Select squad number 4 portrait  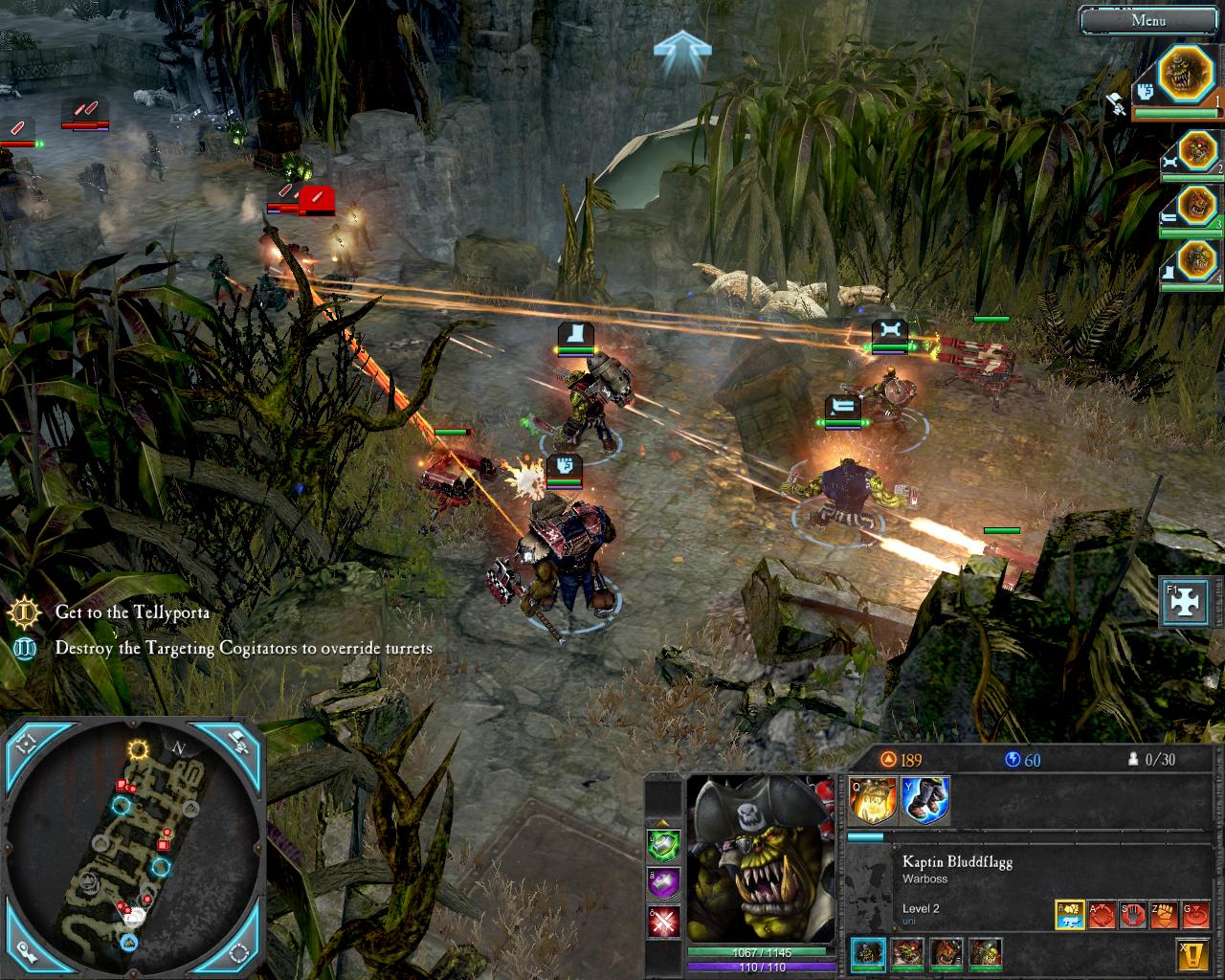(x=1196, y=258)
